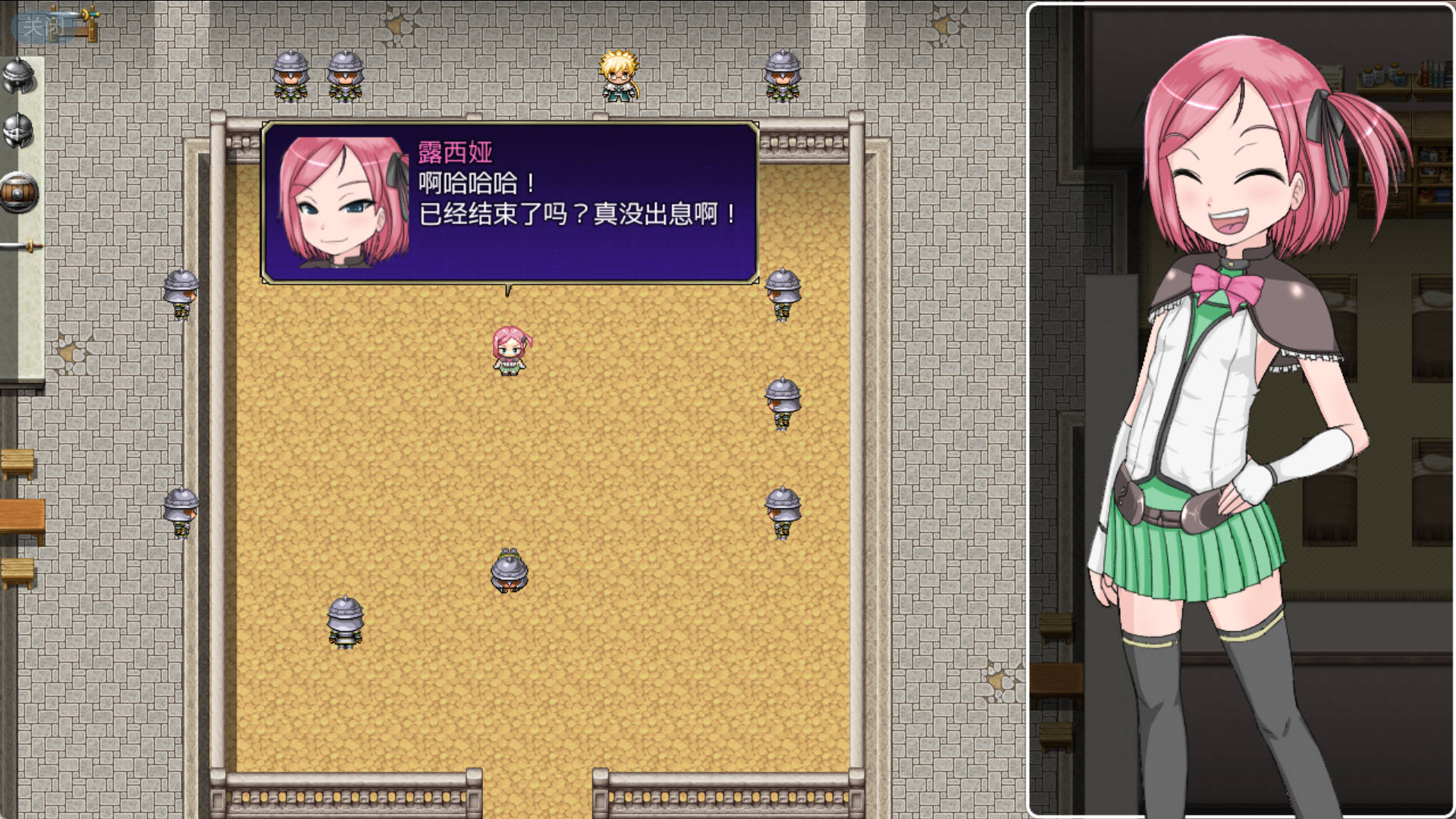Advance dialogue by clicking the message text
1456x819 pixels.
coord(569,205)
